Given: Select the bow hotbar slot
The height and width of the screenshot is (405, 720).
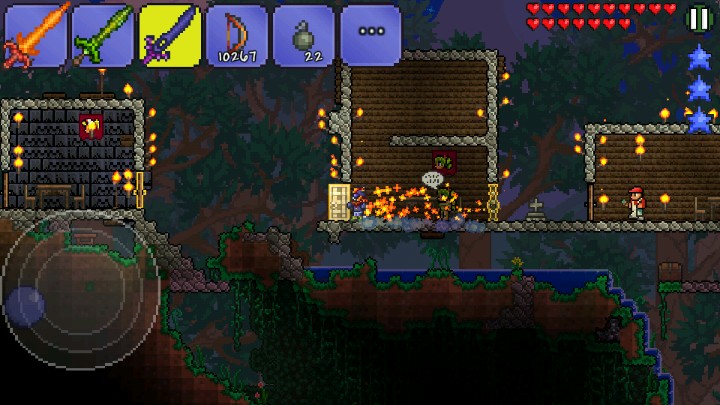Looking at the screenshot, I should (236, 35).
